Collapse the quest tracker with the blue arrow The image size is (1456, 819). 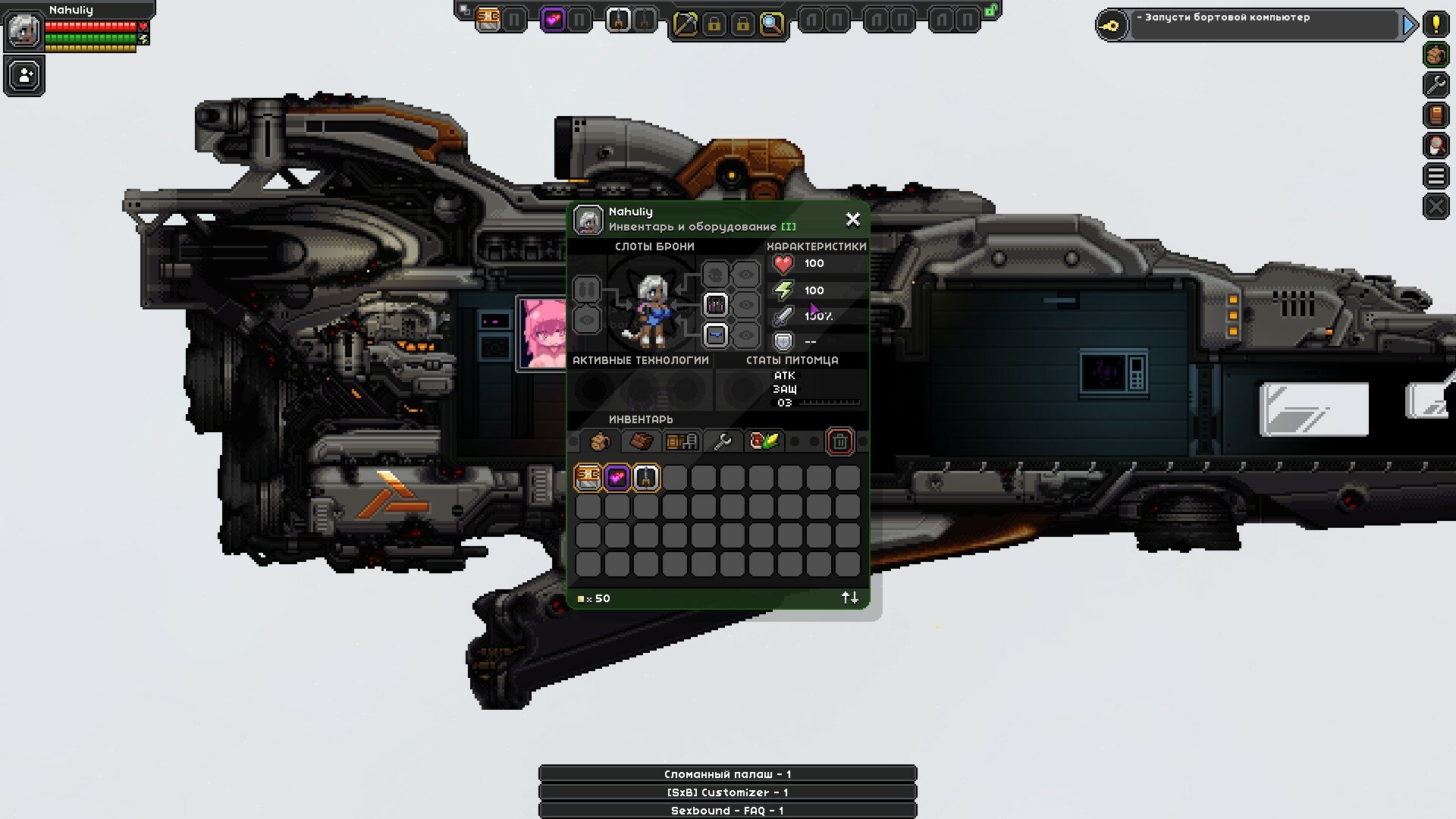click(x=1409, y=23)
